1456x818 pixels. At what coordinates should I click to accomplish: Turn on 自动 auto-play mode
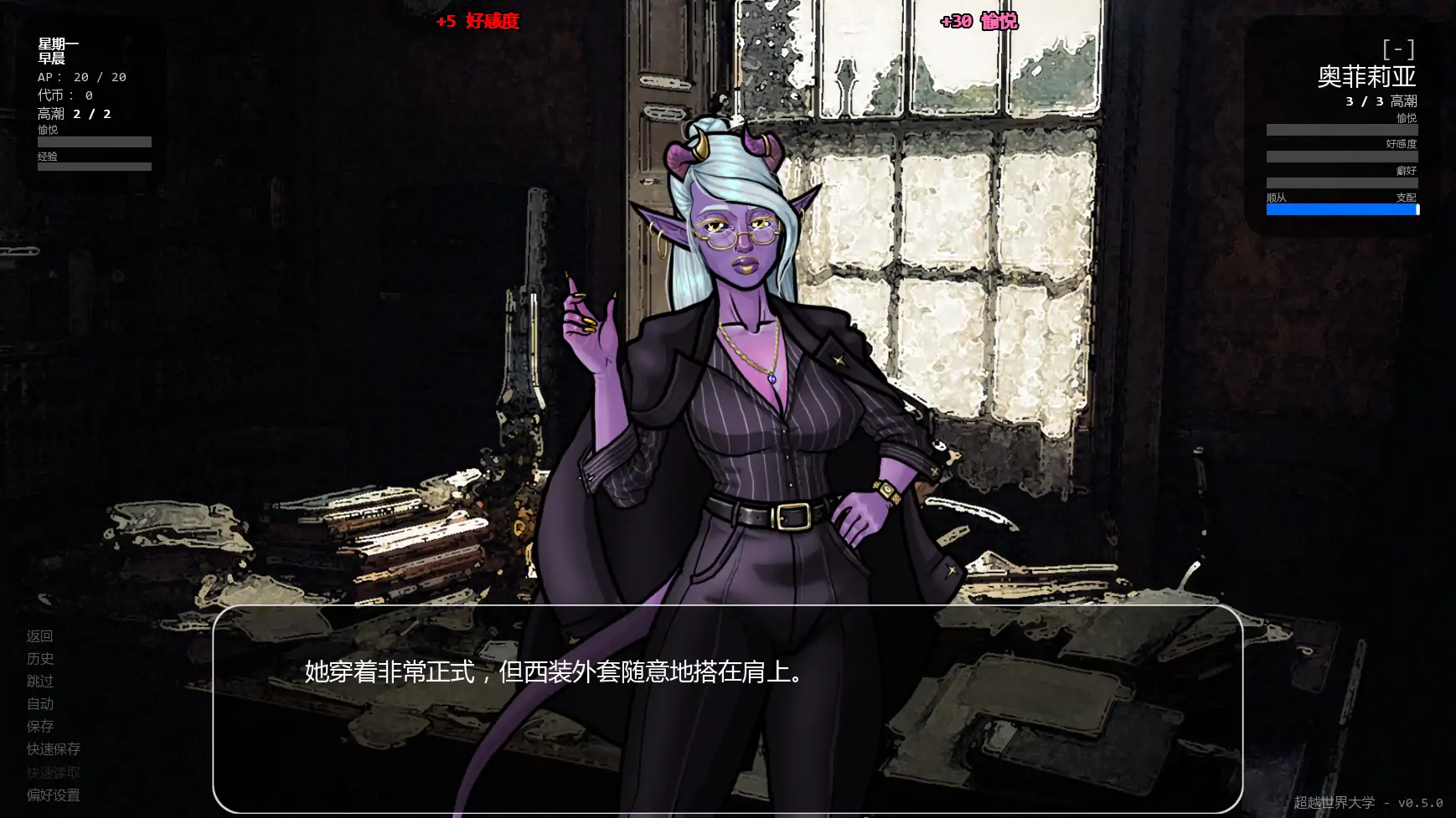pyautogui.click(x=40, y=704)
